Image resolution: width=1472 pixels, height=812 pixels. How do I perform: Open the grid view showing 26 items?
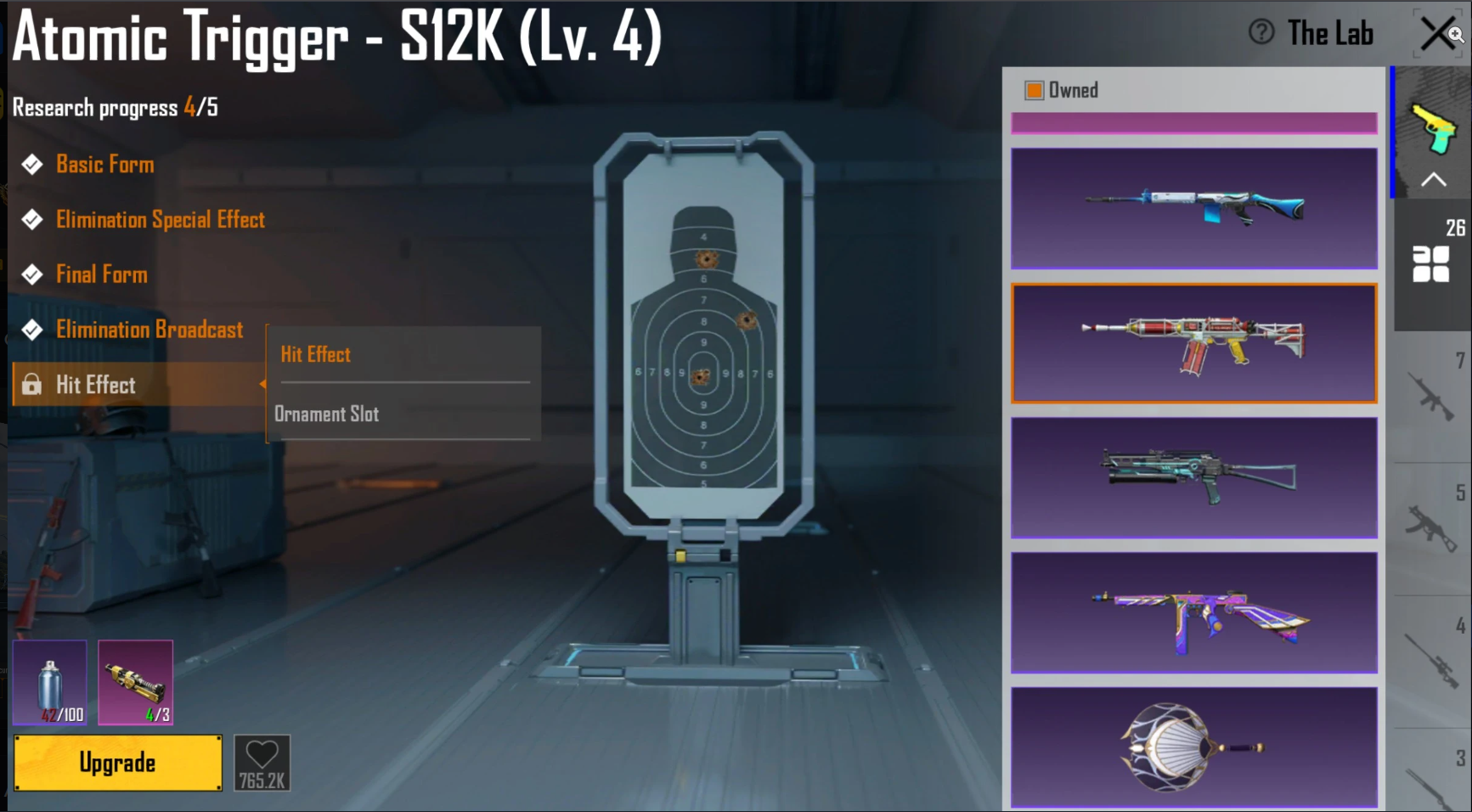point(1432,266)
